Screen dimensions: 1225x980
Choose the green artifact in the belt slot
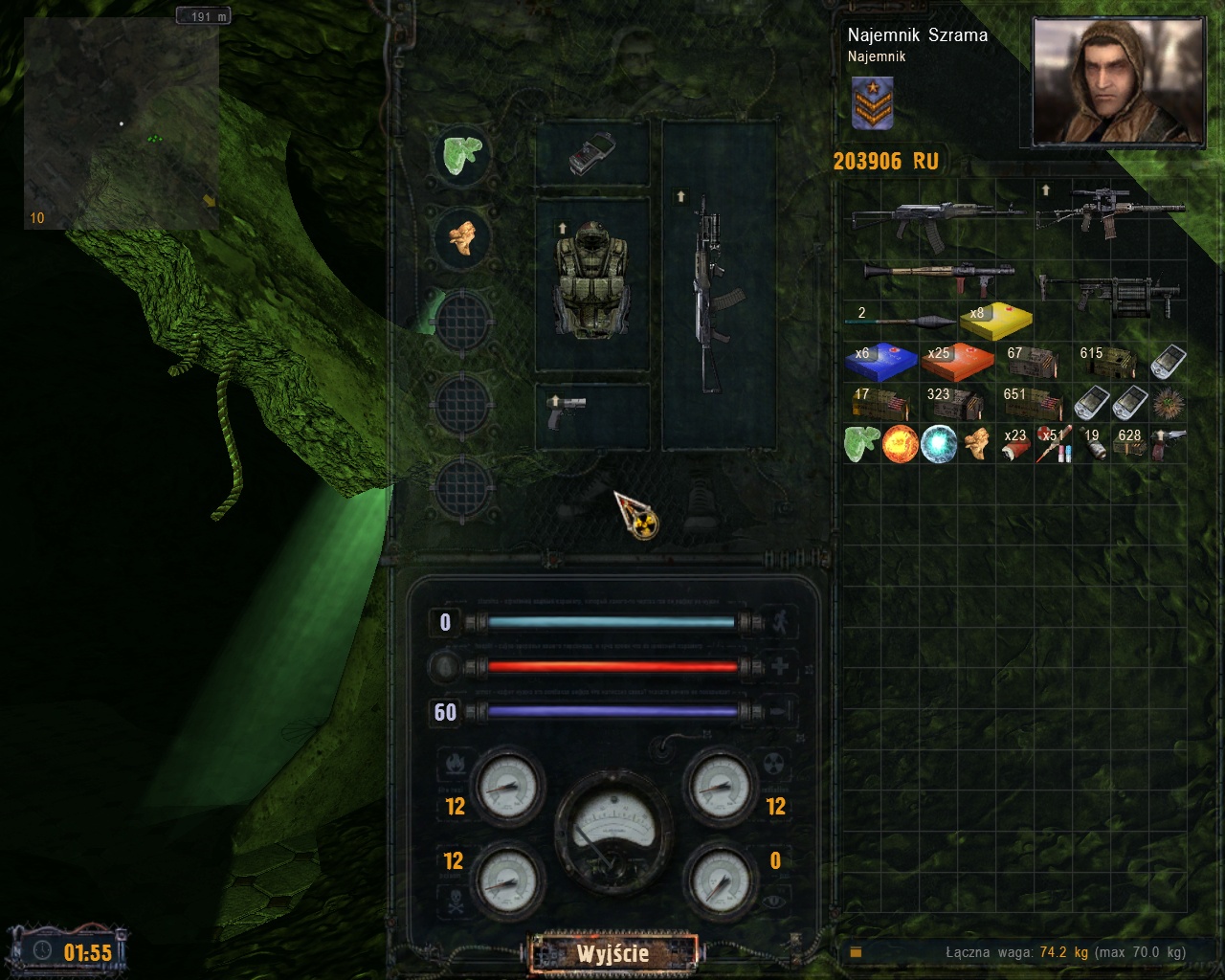point(463,154)
